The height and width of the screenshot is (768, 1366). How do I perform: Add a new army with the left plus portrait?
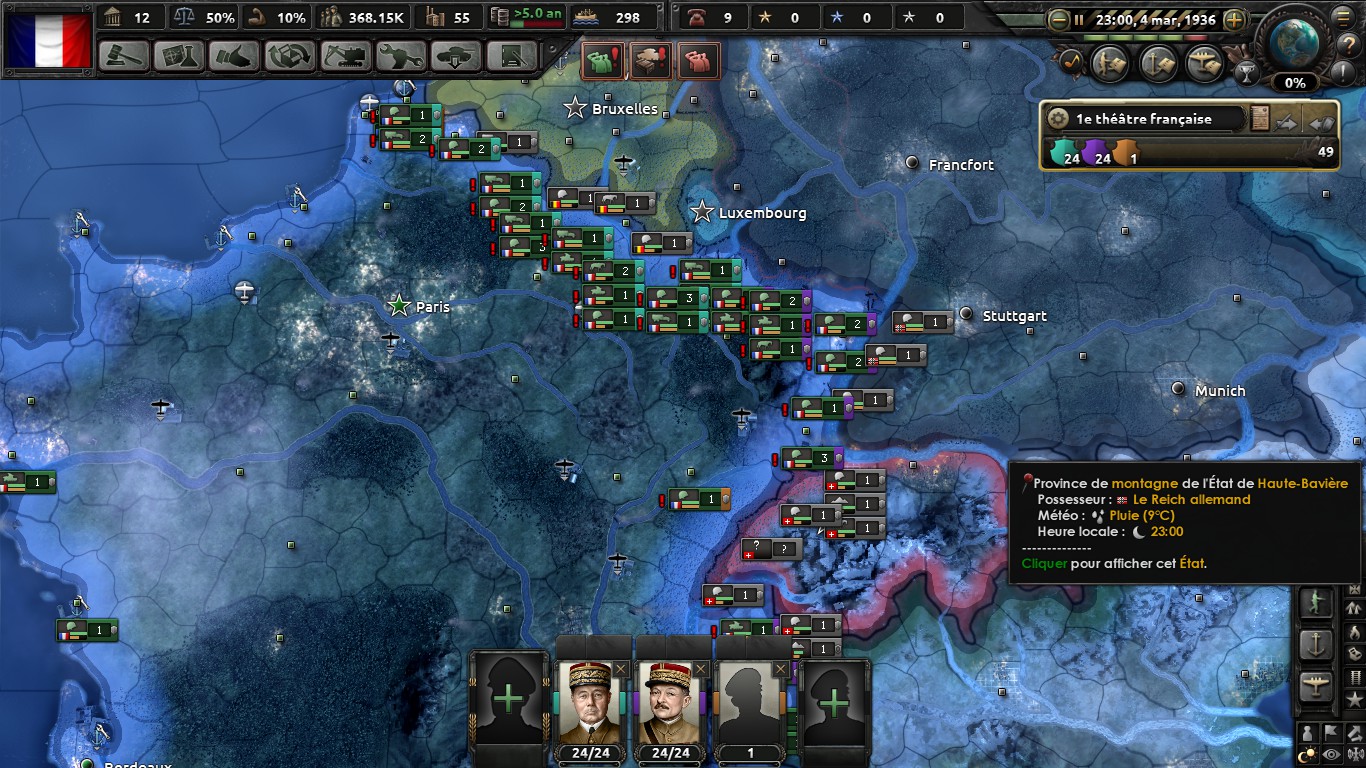[508, 698]
